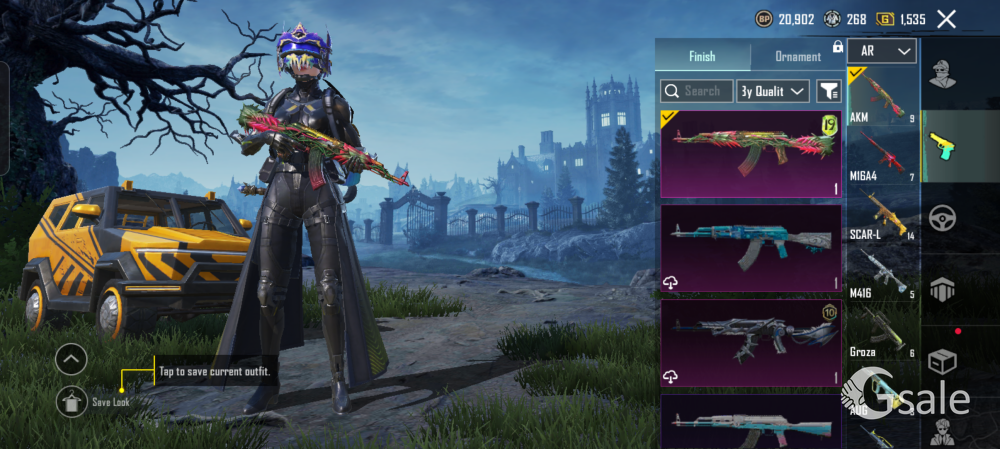Open the box crate category

tap(941, 361)
